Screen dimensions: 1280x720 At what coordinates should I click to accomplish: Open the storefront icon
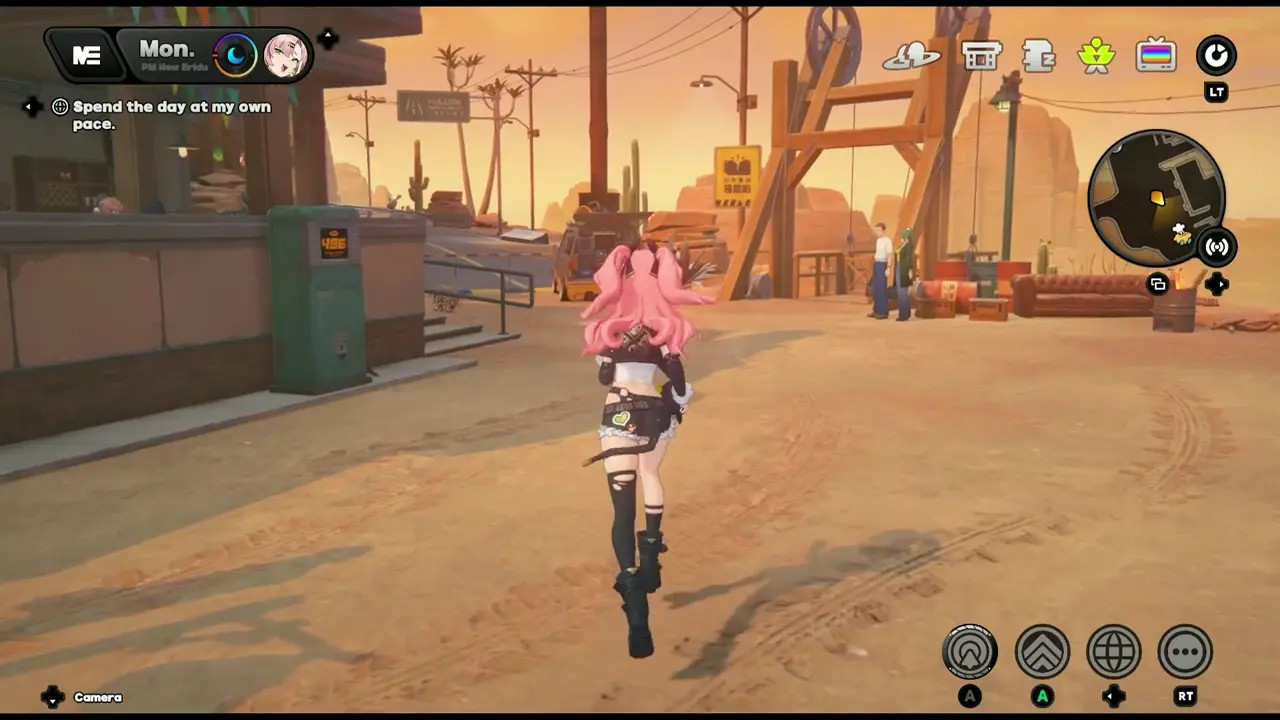coord(981,55)
